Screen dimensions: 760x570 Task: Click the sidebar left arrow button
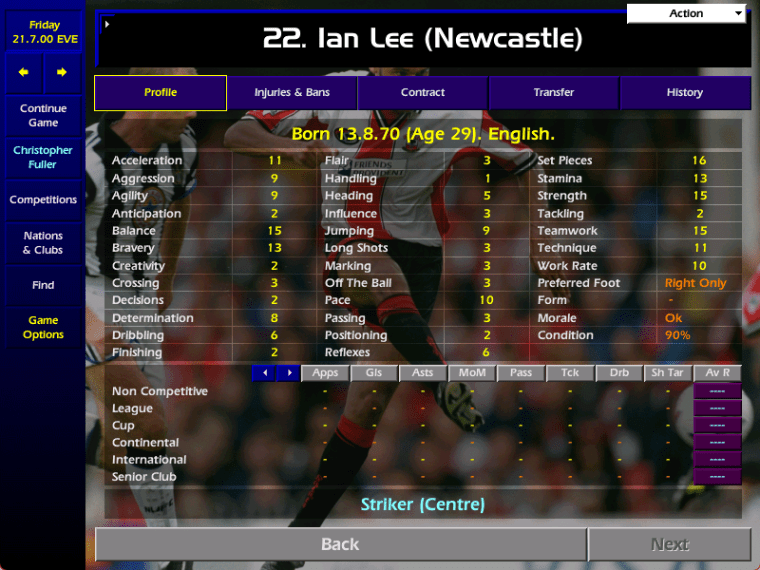(24, 72)
